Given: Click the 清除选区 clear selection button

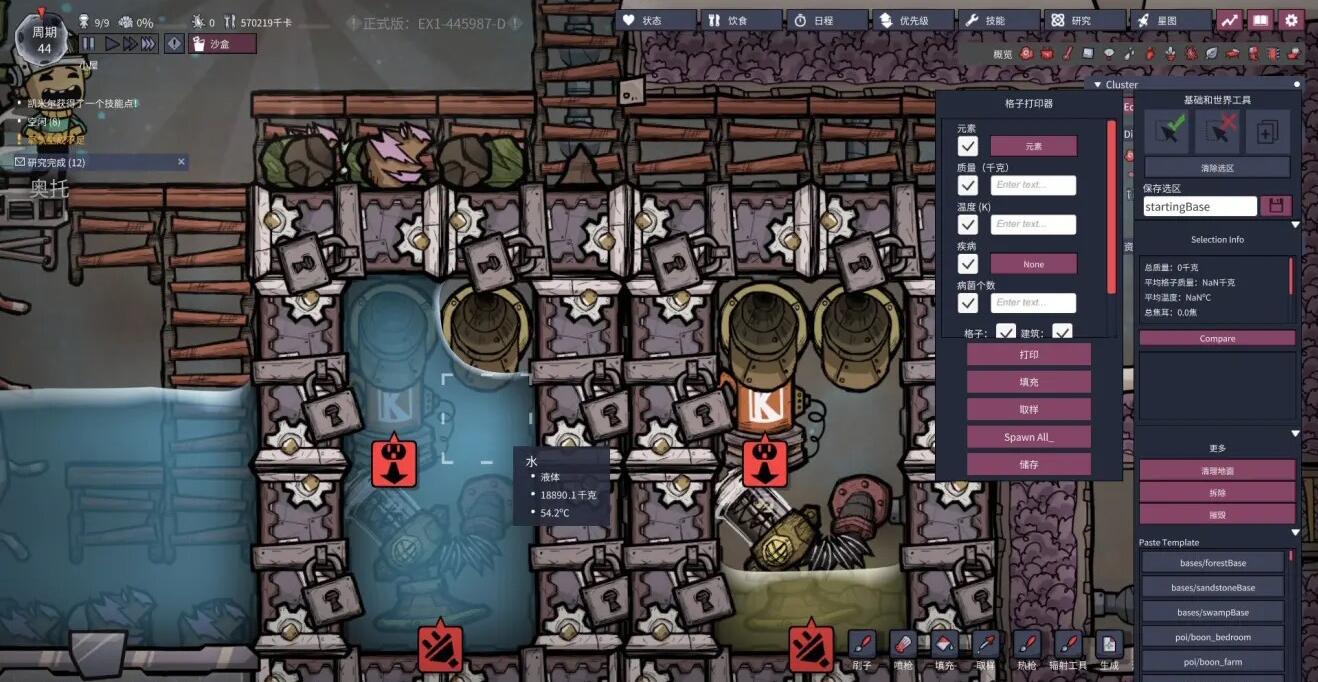Looking at the screenshot, I should coord(1217,168).
